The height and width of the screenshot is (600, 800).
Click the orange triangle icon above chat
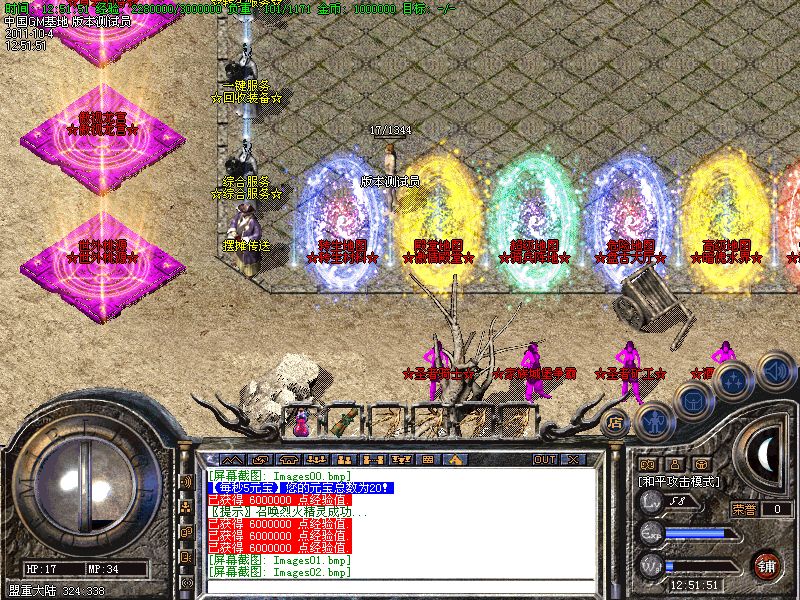455,459
